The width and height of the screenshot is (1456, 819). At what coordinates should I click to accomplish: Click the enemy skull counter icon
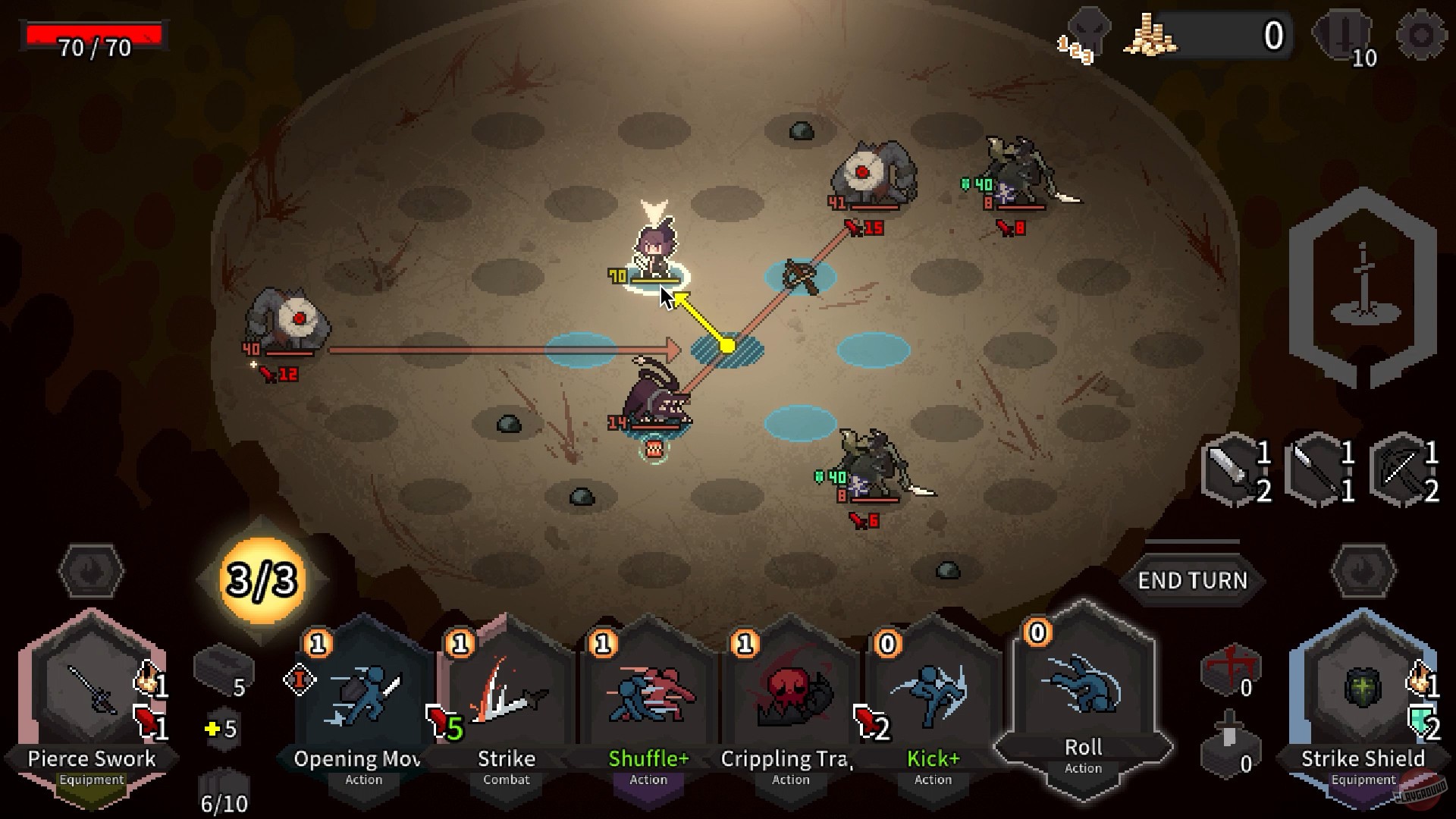tap(1090, 32)
